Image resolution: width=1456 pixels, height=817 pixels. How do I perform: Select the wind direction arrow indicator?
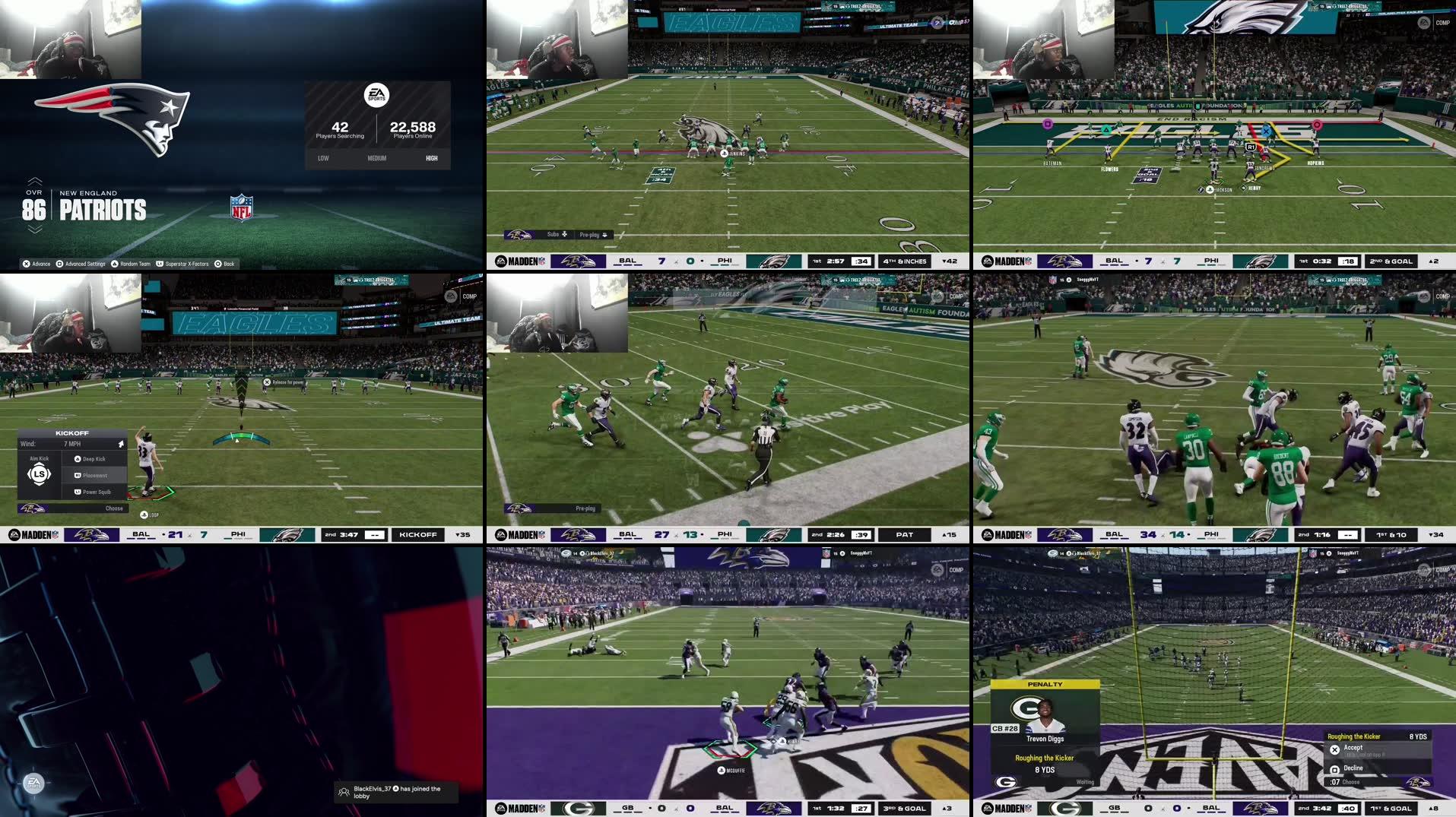click(x=122, y=444)
